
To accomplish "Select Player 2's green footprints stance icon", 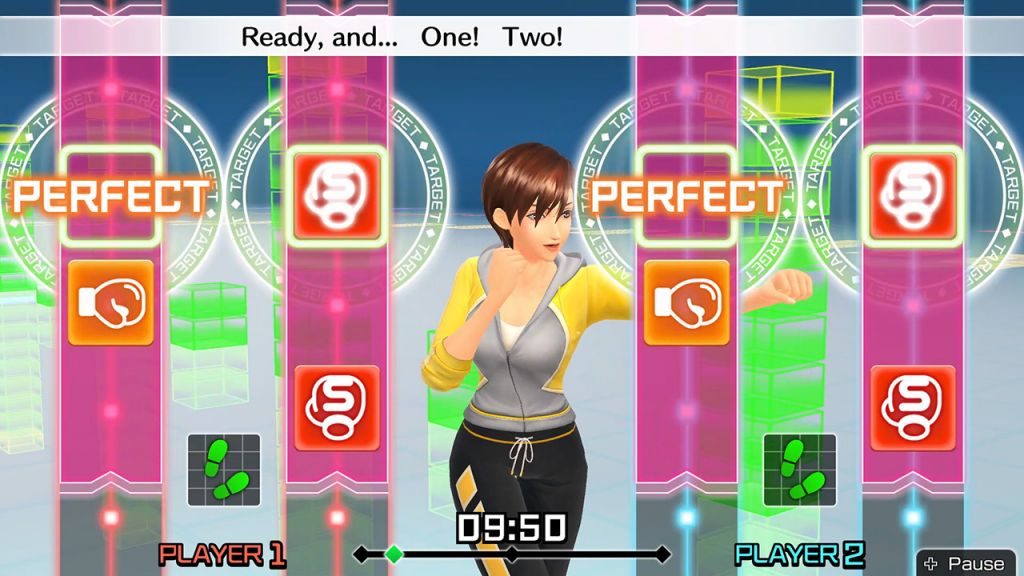I will 799,469.
